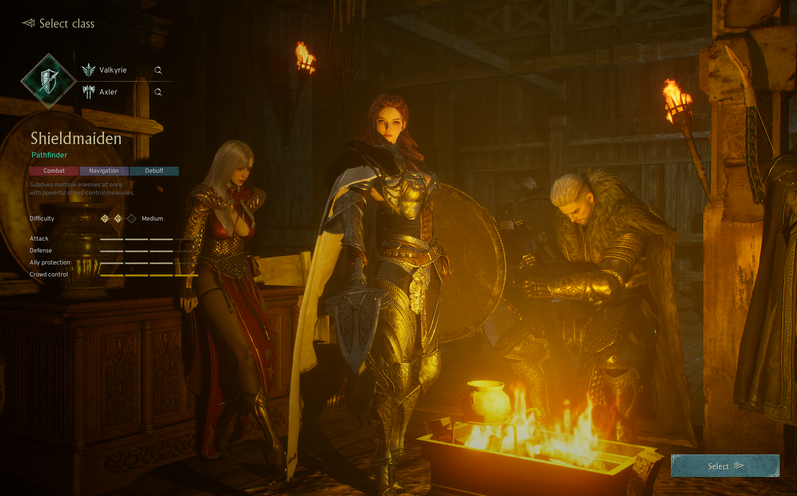This screenshot has width=797, height=496.
Task: Click the red Combat tag
Action: tap(54, 171)
